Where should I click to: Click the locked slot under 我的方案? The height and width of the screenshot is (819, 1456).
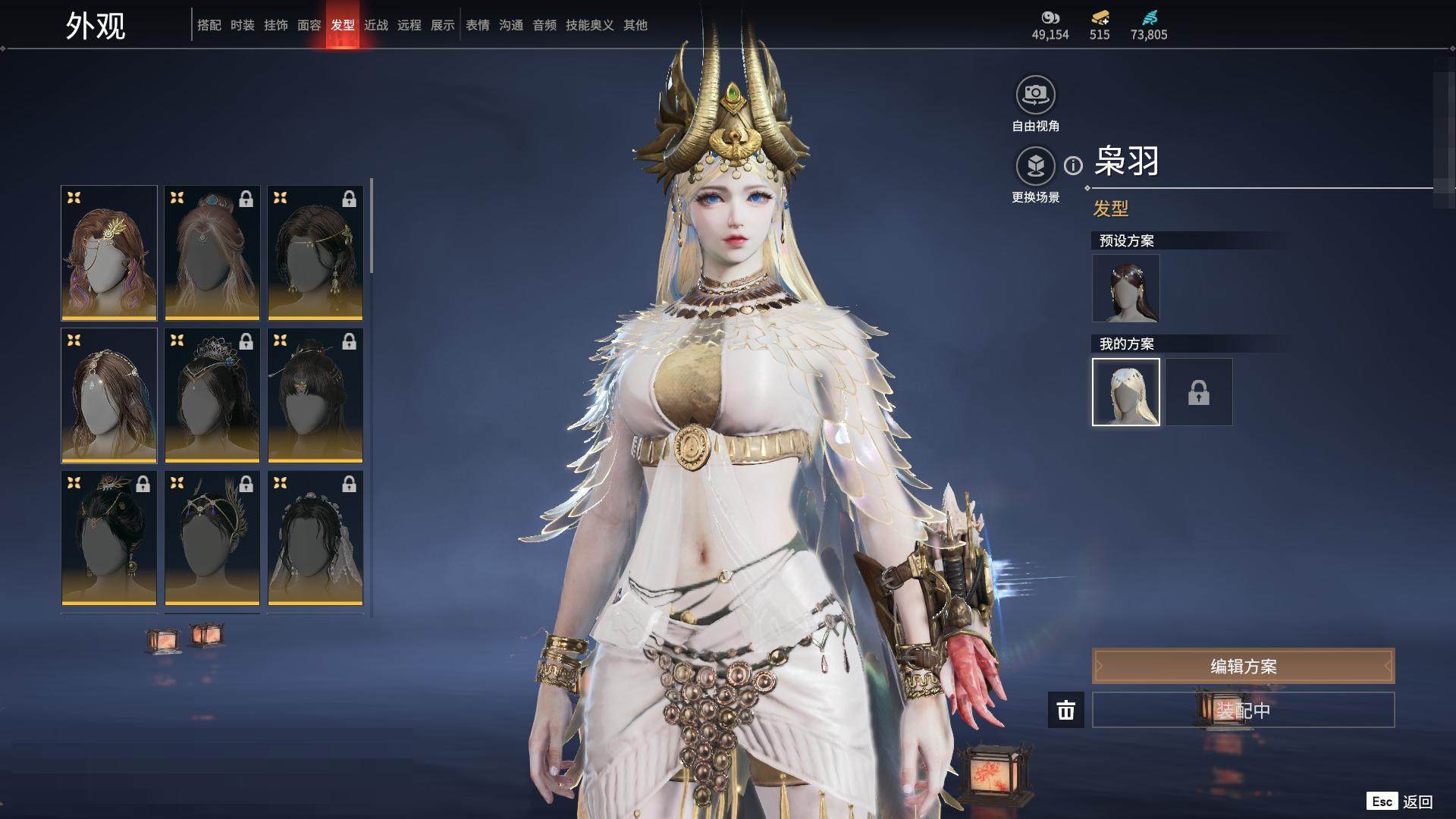pos(1198,392)
